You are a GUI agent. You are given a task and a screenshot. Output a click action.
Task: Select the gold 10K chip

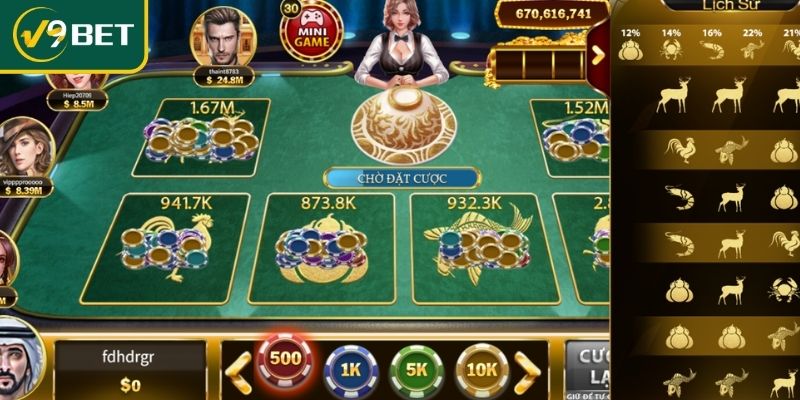[482, 370]
